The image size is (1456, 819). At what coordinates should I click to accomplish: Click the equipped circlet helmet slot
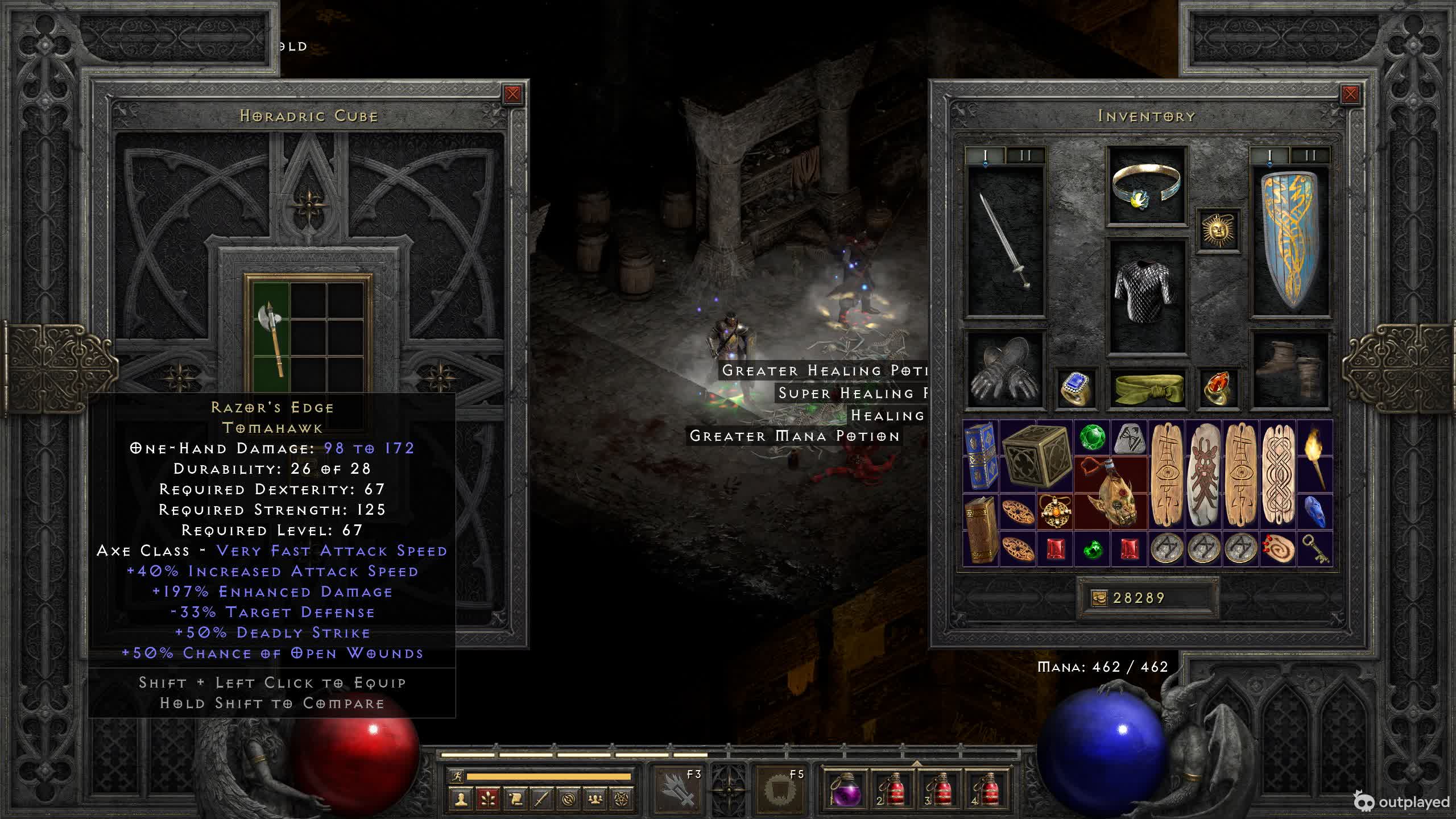click(x=1146, y=186)
